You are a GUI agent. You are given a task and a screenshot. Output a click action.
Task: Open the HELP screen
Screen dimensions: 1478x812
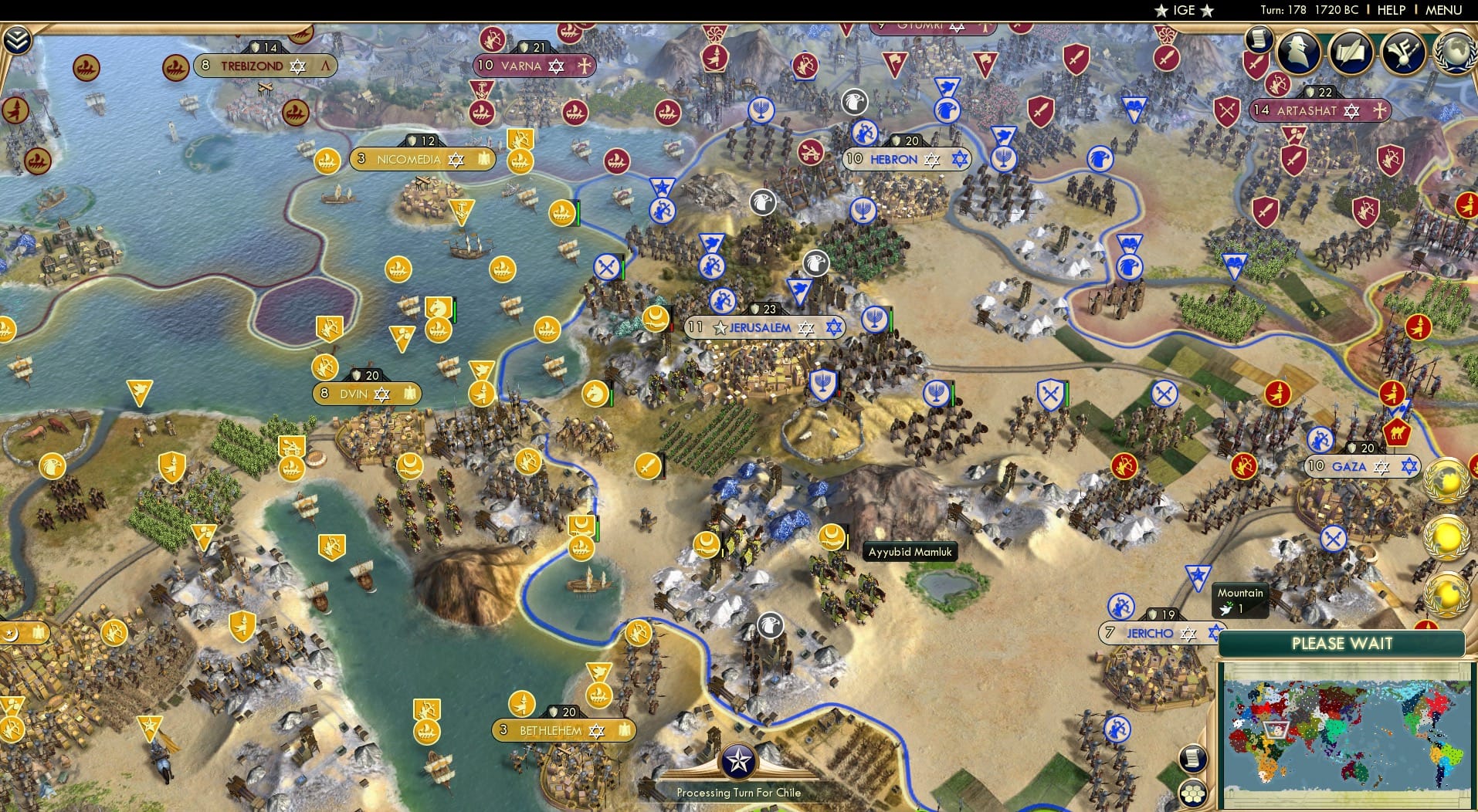(1390, 10)
